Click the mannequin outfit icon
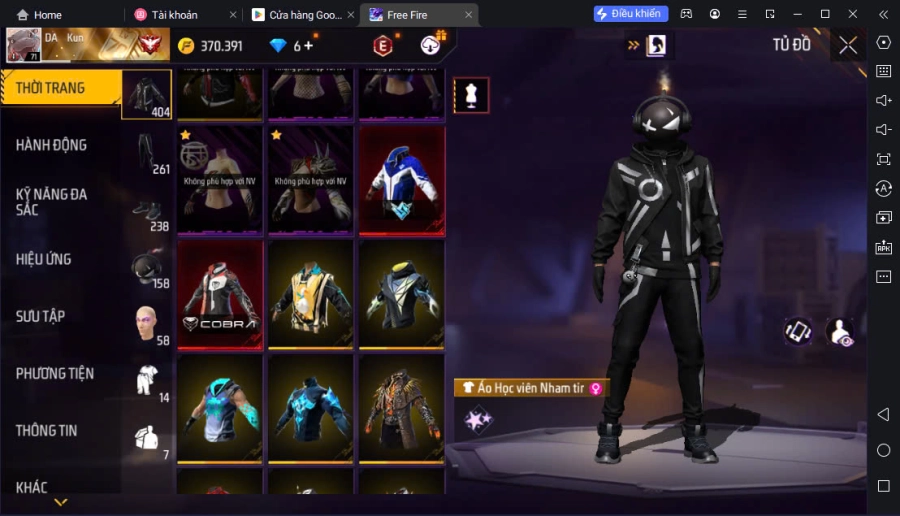 point(471,95)
